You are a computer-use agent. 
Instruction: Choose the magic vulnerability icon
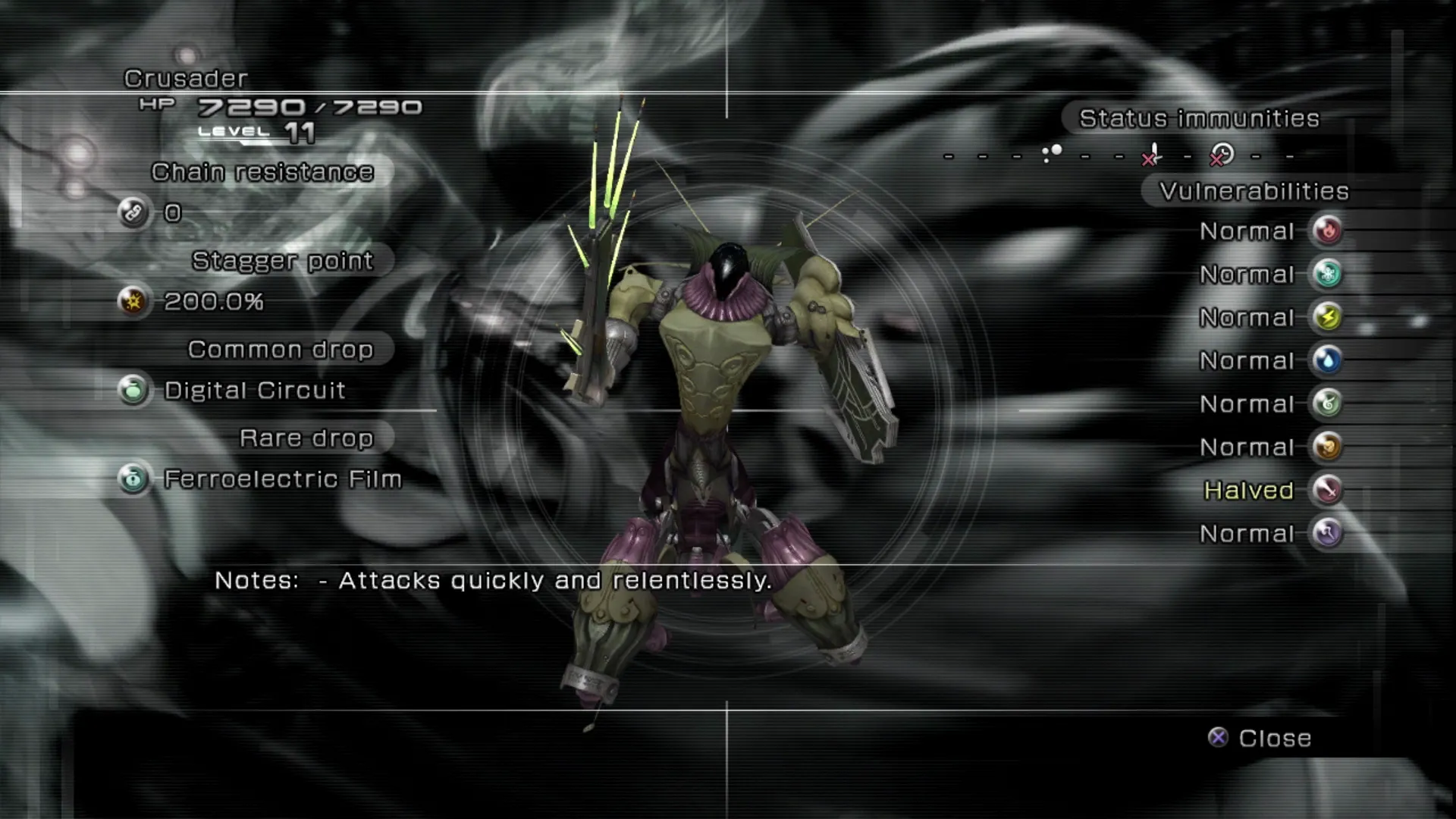pos(1327,533)
